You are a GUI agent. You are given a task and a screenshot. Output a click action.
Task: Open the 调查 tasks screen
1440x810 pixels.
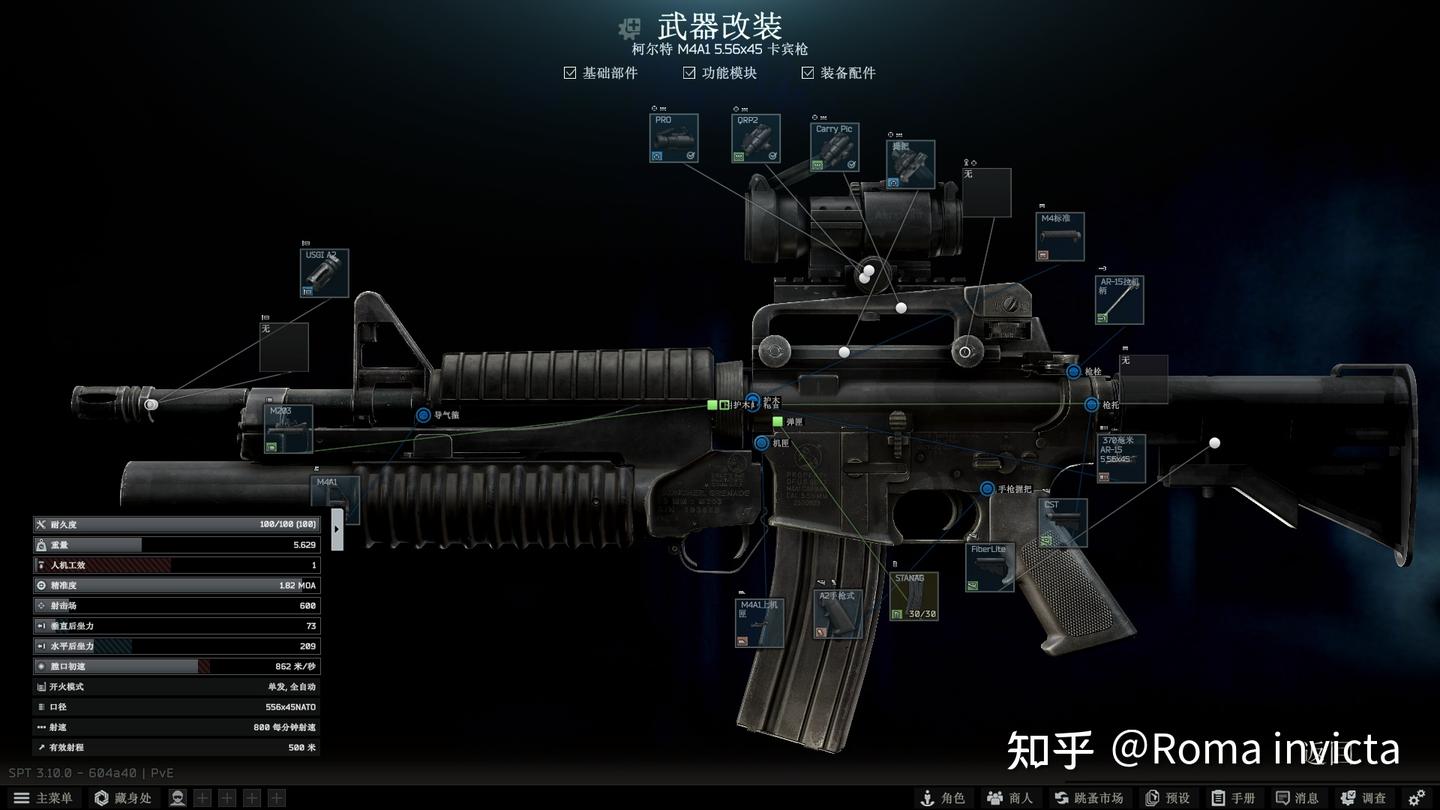1367,797
